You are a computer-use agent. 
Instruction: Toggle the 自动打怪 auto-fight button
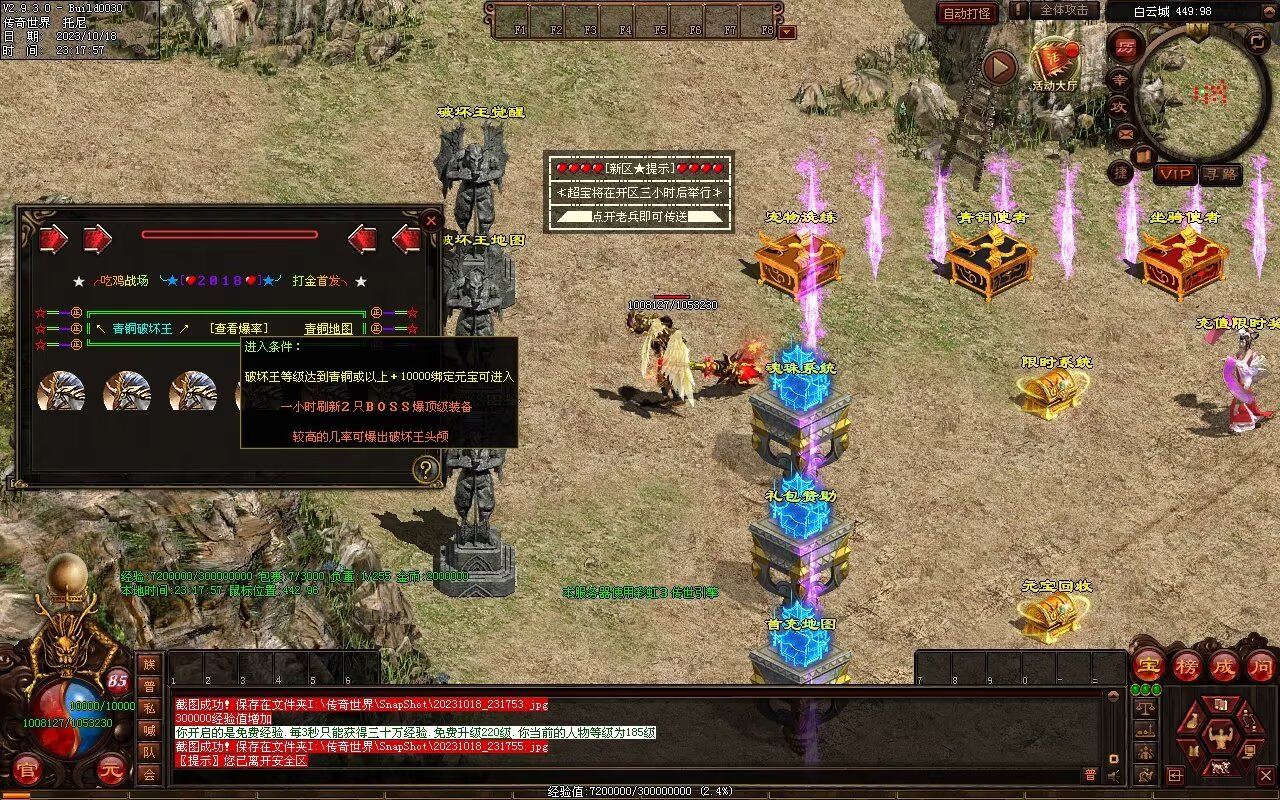click(x=968, y=13)
